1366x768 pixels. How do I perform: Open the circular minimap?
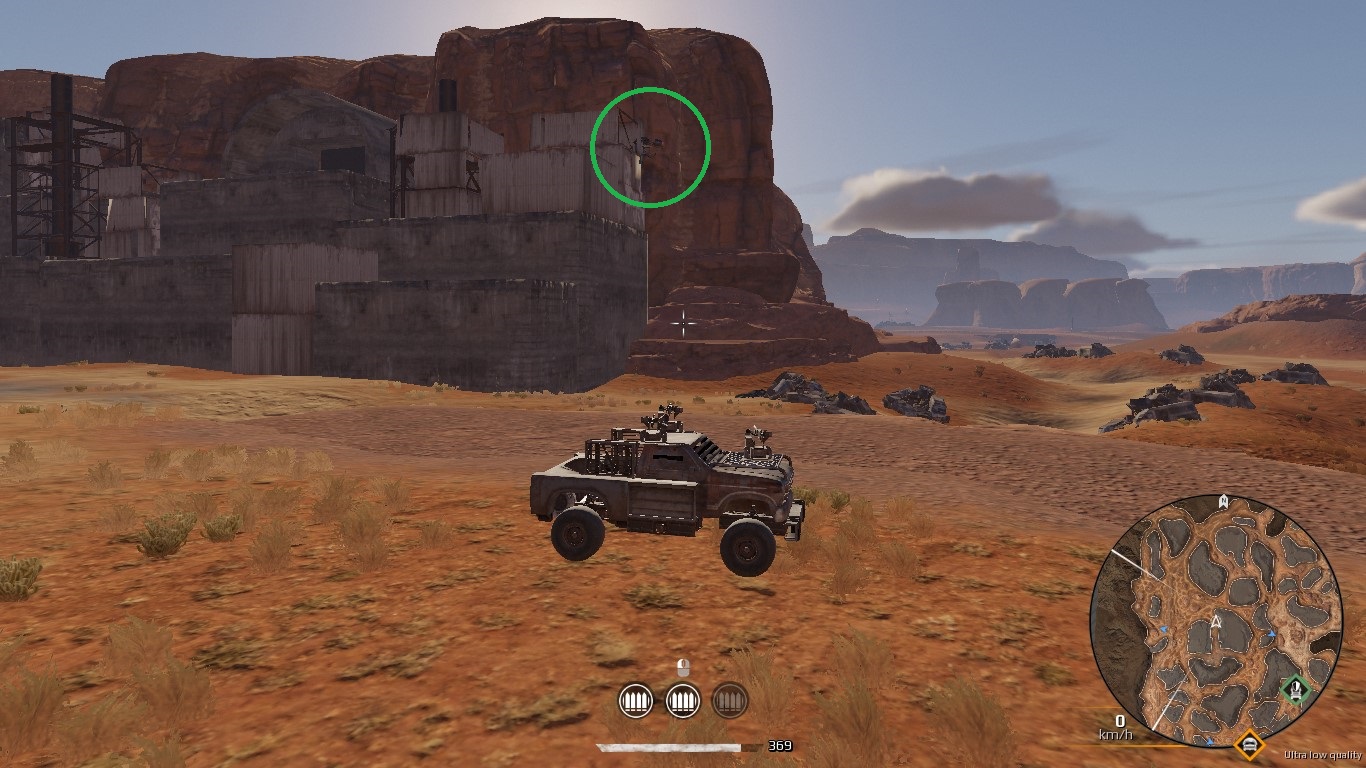1215,621
